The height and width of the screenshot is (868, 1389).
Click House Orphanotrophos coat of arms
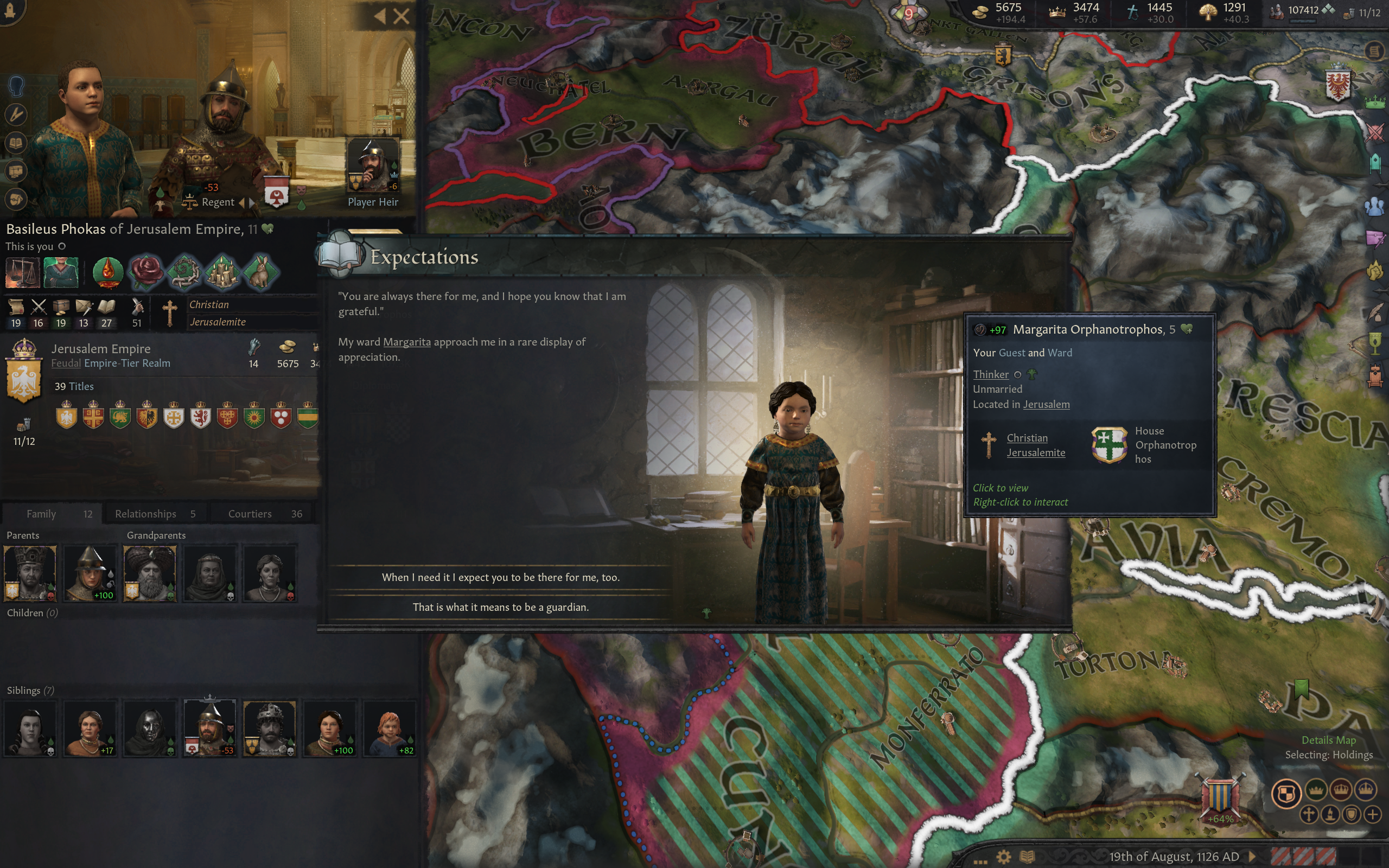(x=1109, y=444)
